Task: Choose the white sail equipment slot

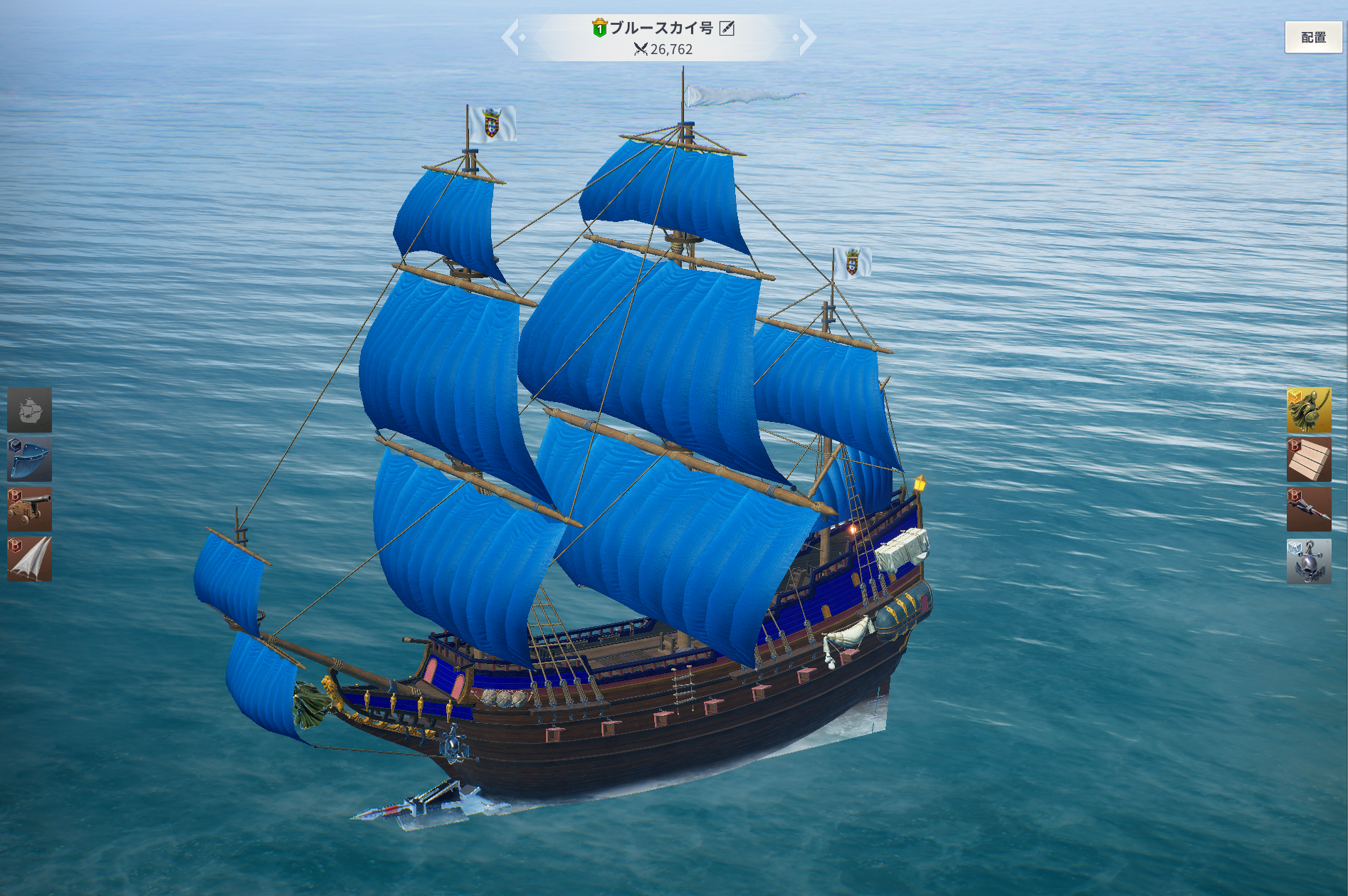Action: tap(30, 559)
